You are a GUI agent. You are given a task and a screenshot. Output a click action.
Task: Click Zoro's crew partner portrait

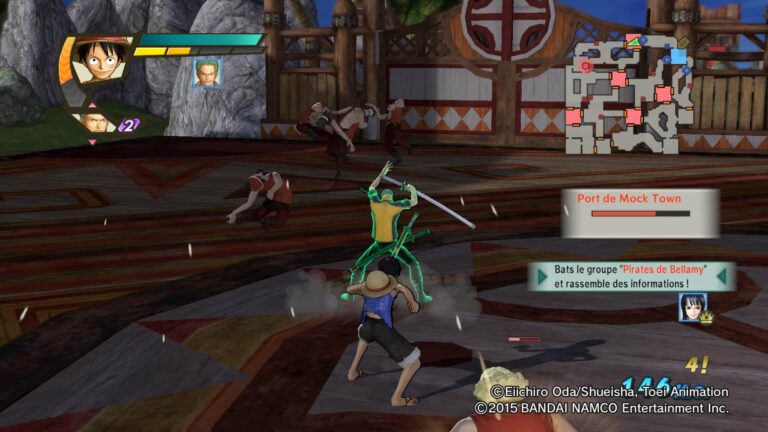tap(207, 73)
